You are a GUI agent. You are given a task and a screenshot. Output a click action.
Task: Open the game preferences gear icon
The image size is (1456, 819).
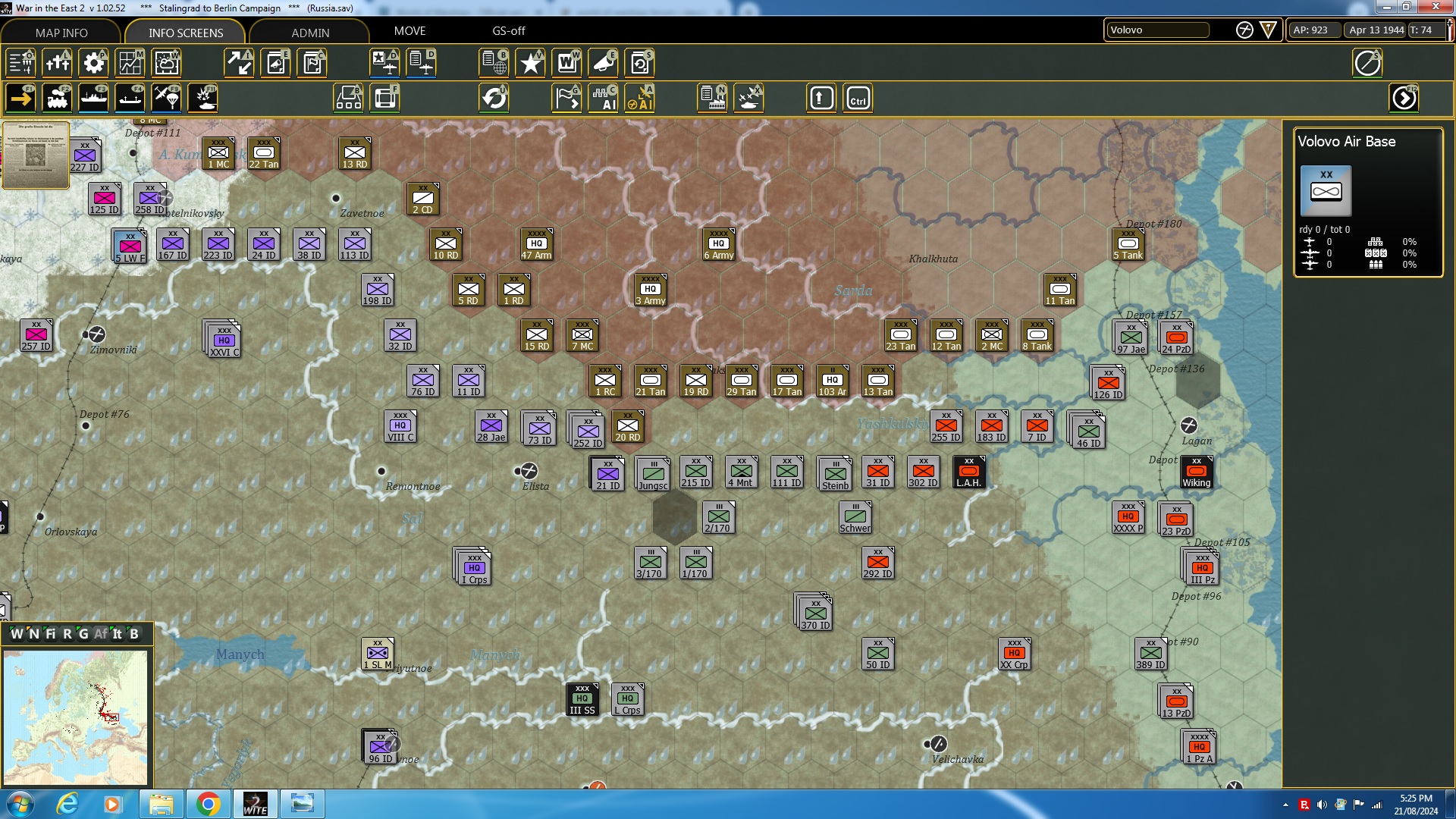(x=93, y=63)
